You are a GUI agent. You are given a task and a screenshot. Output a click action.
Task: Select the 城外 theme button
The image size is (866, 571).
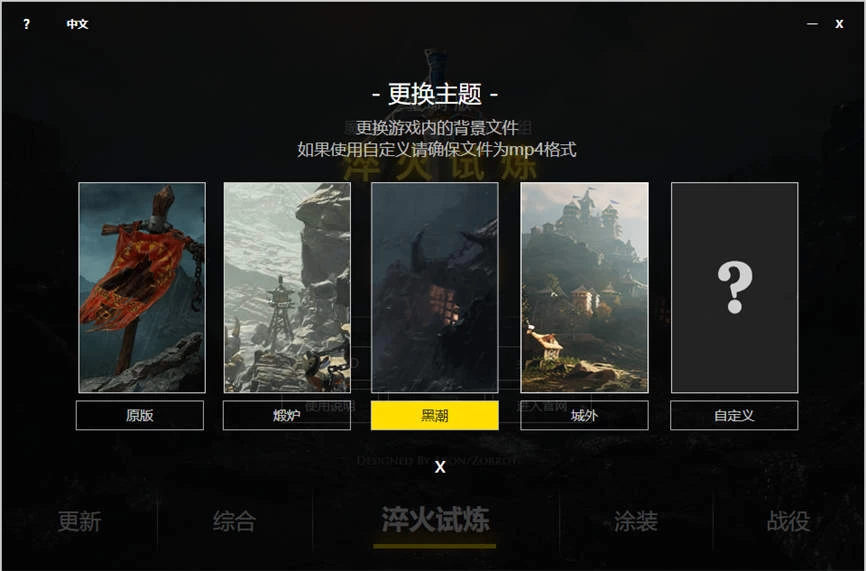point(584,415)
